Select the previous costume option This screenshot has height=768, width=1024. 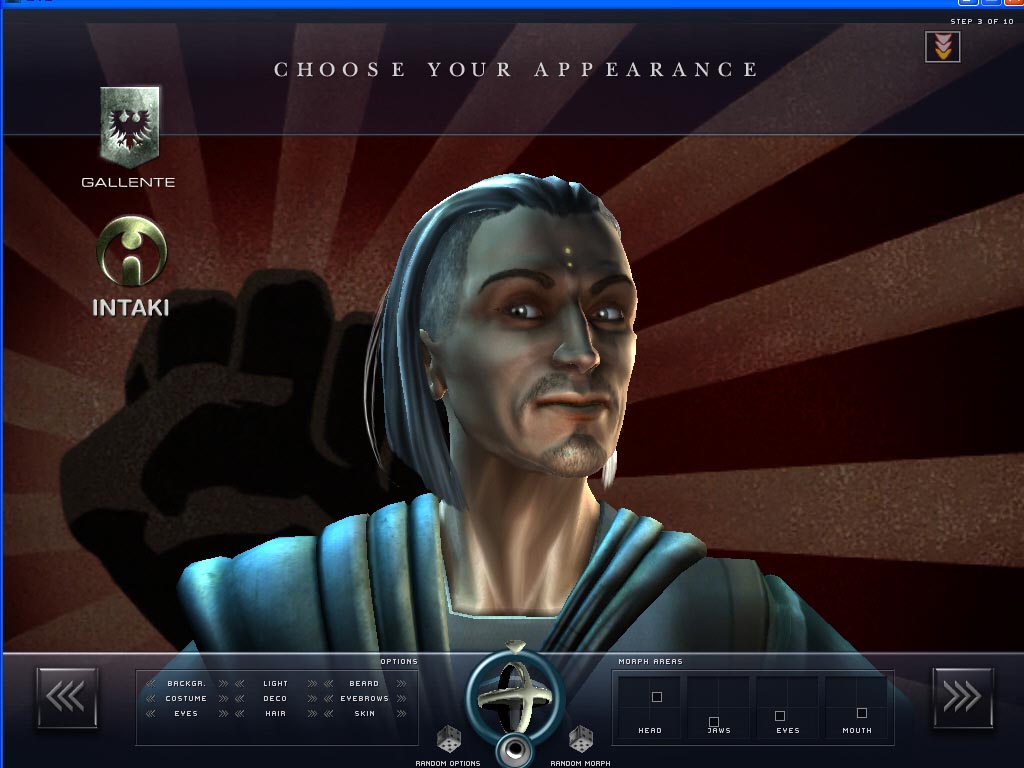(151, 699)
